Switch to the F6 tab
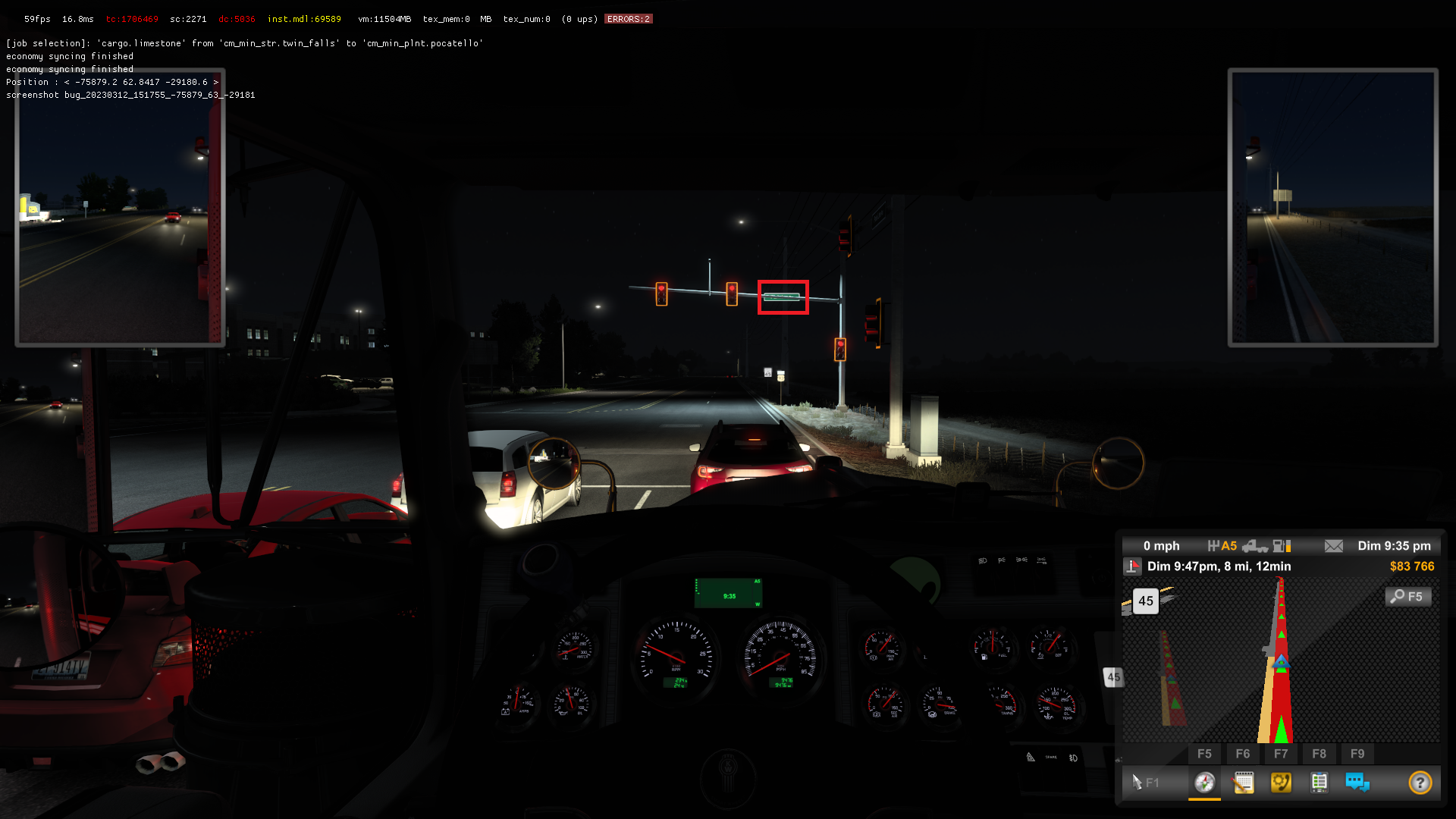This screenshot has height=819, width=1456. tap(1243, 754)
